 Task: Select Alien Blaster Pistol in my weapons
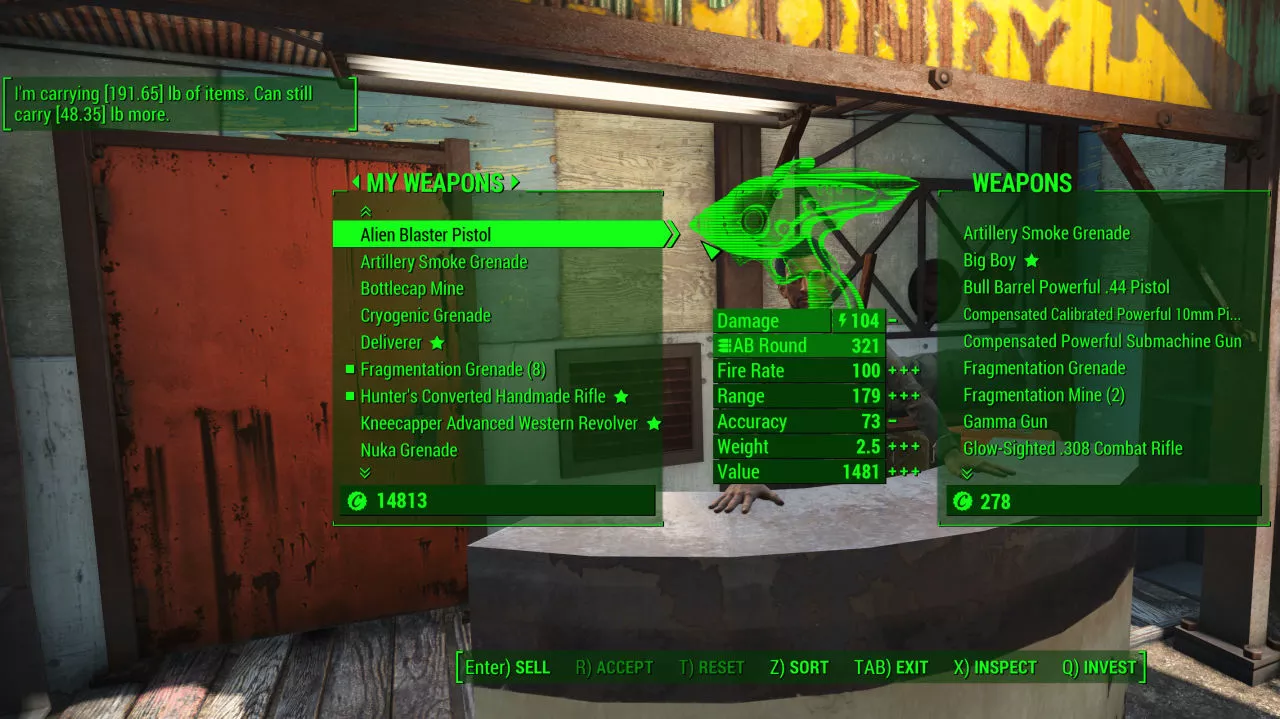(426, 235)
